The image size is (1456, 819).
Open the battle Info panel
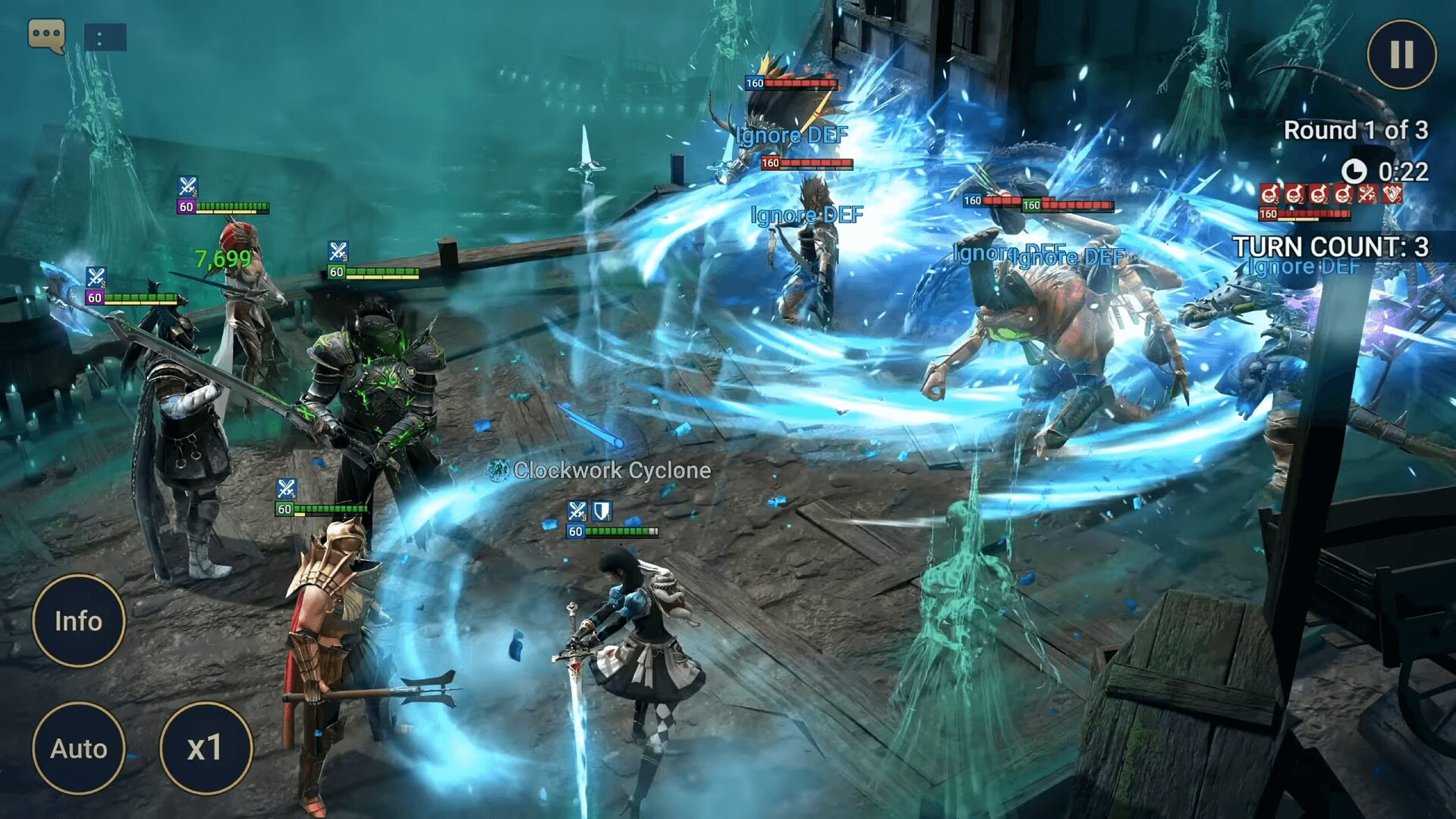[x=78, y=621]
